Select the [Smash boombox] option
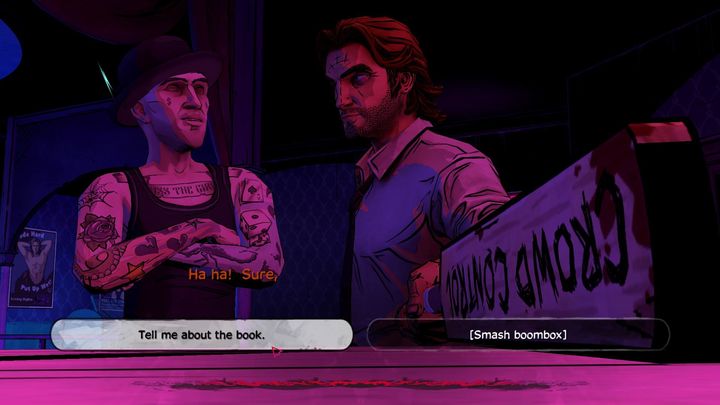Image resolution: width=720 pixels, height=405 pixels. coord(517,334)
